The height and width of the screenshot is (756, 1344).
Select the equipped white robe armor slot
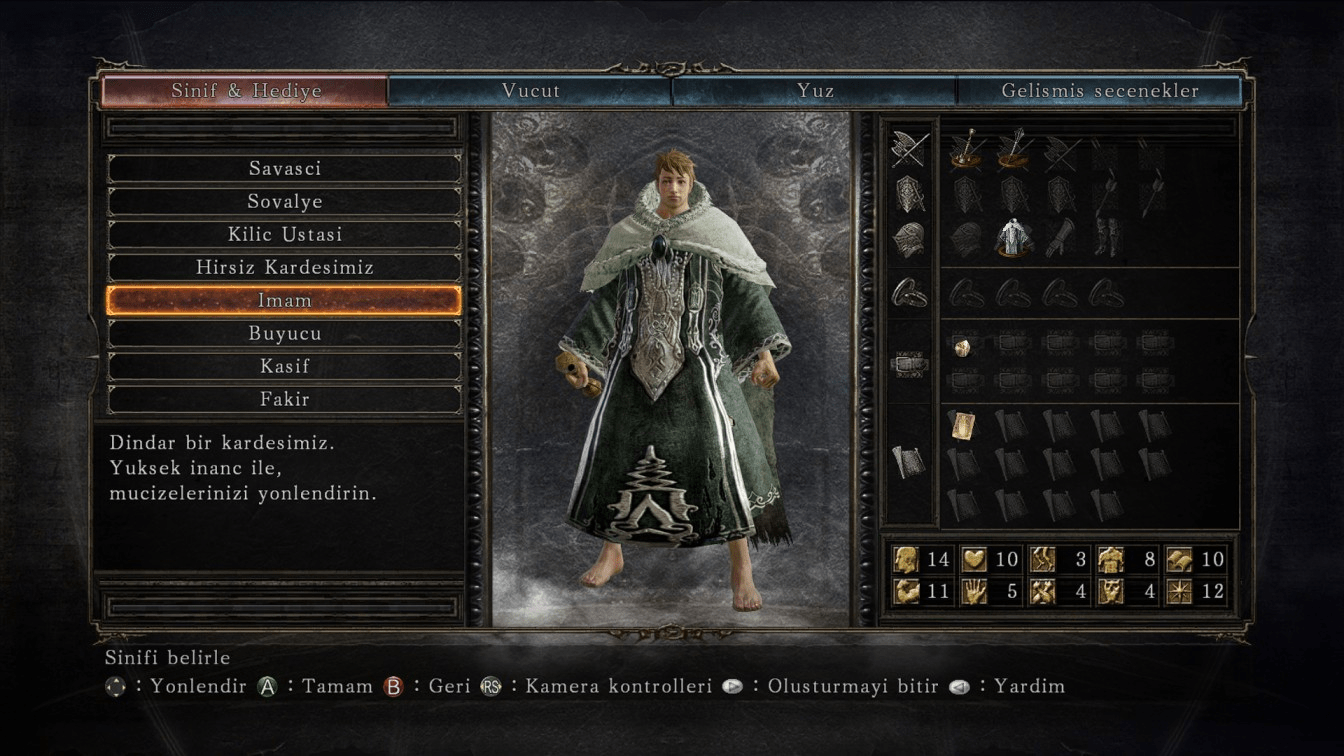pos(1013,238)
